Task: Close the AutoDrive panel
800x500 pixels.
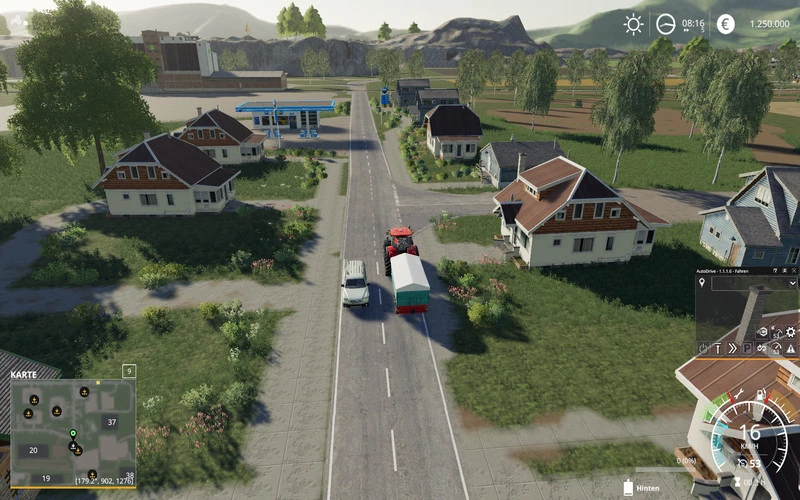Action: tap(794, 271)
